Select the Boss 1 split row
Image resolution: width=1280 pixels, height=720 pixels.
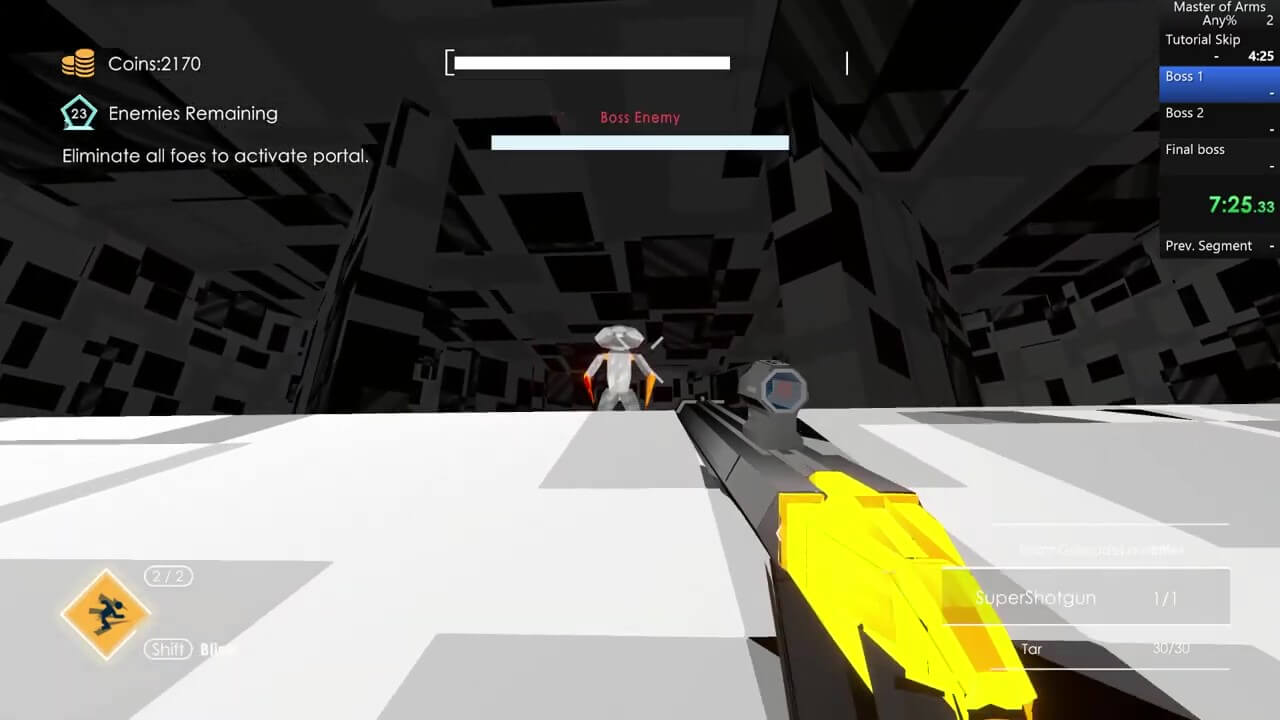pyautogui.click(x=1219, y=84)
